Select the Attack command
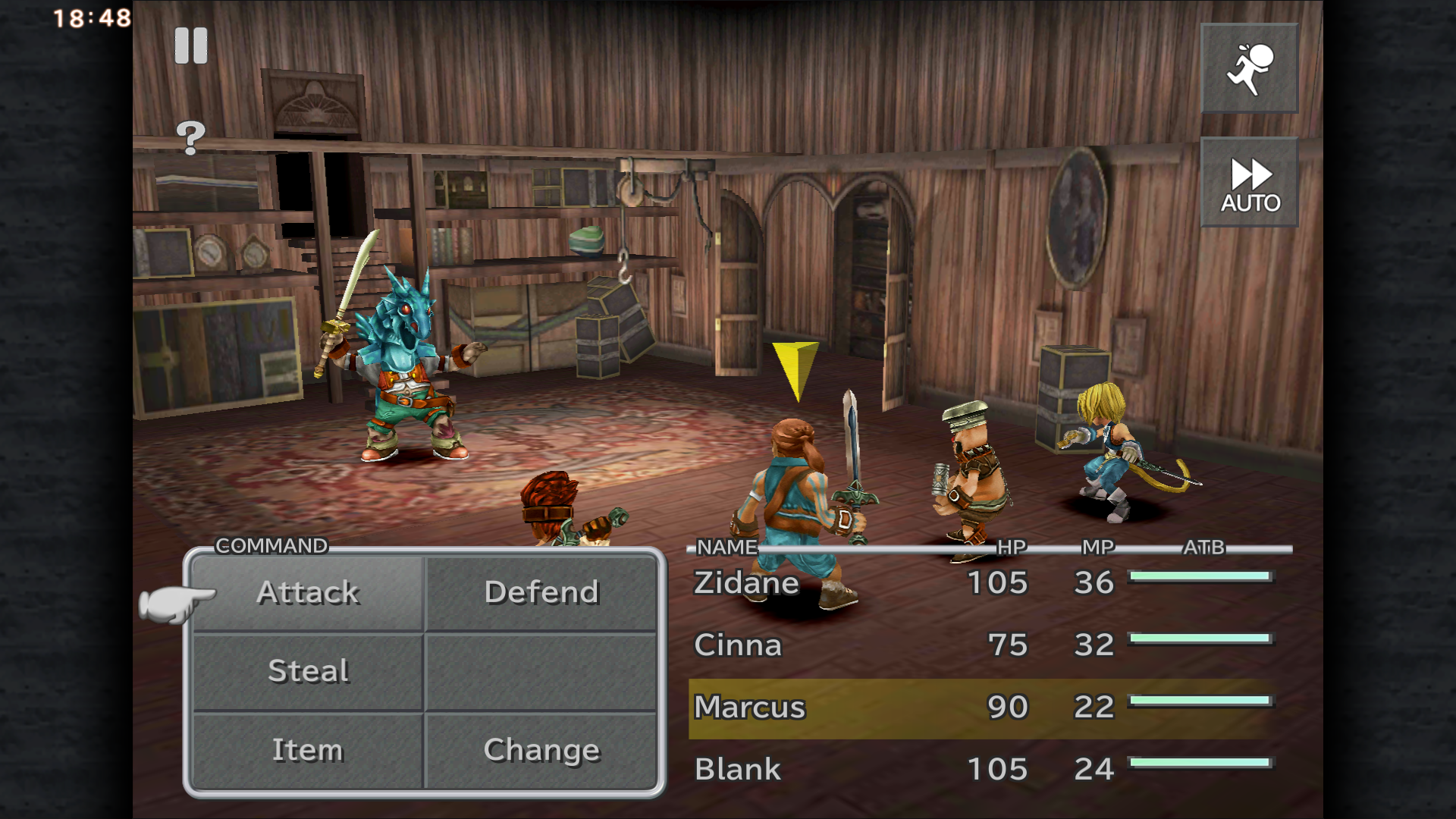1456x819 pixels. pos(308,592)
